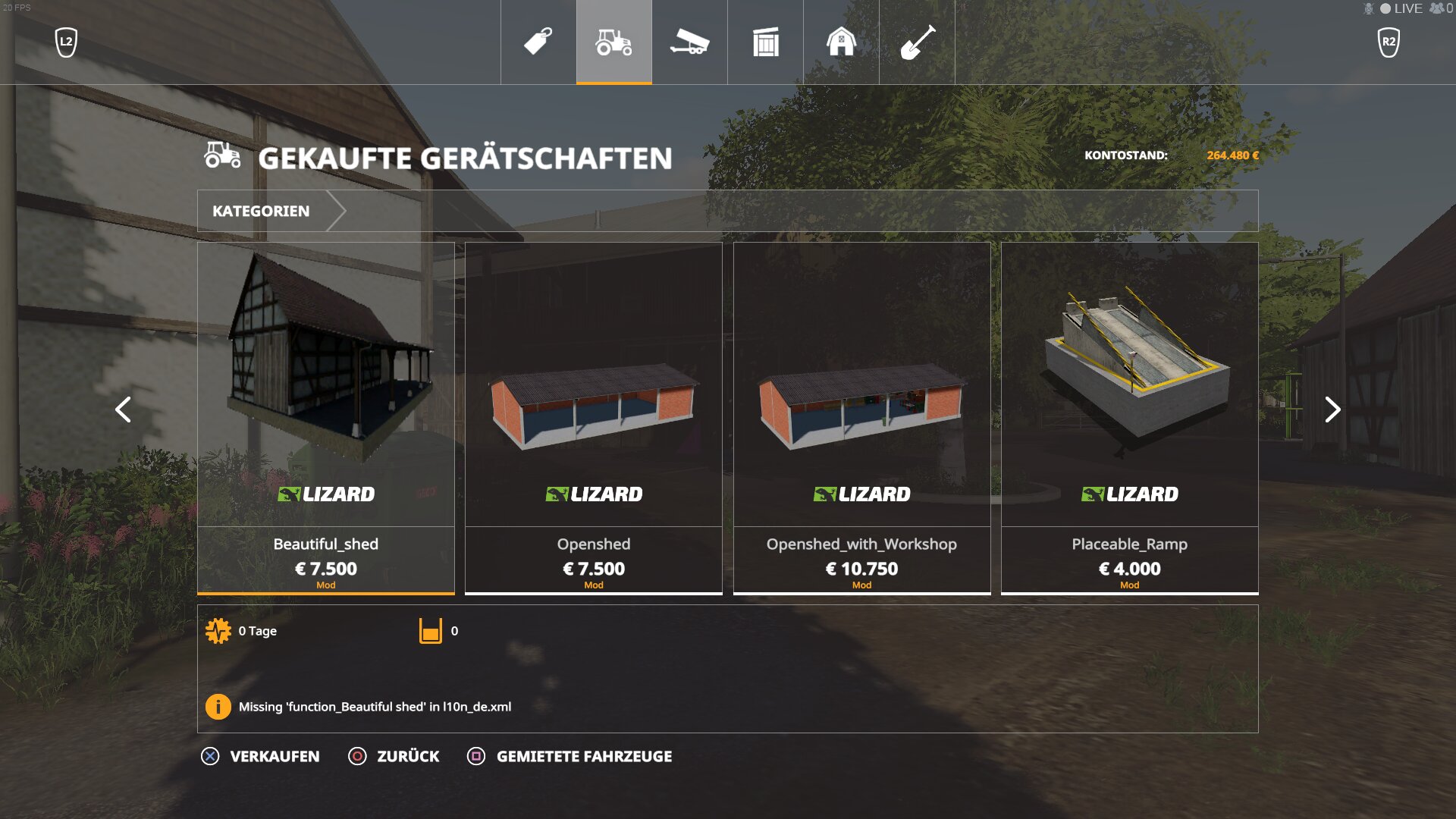Go back with Zurück
The width and height of the screenshot is (1456, 819).
pos(394,756)
